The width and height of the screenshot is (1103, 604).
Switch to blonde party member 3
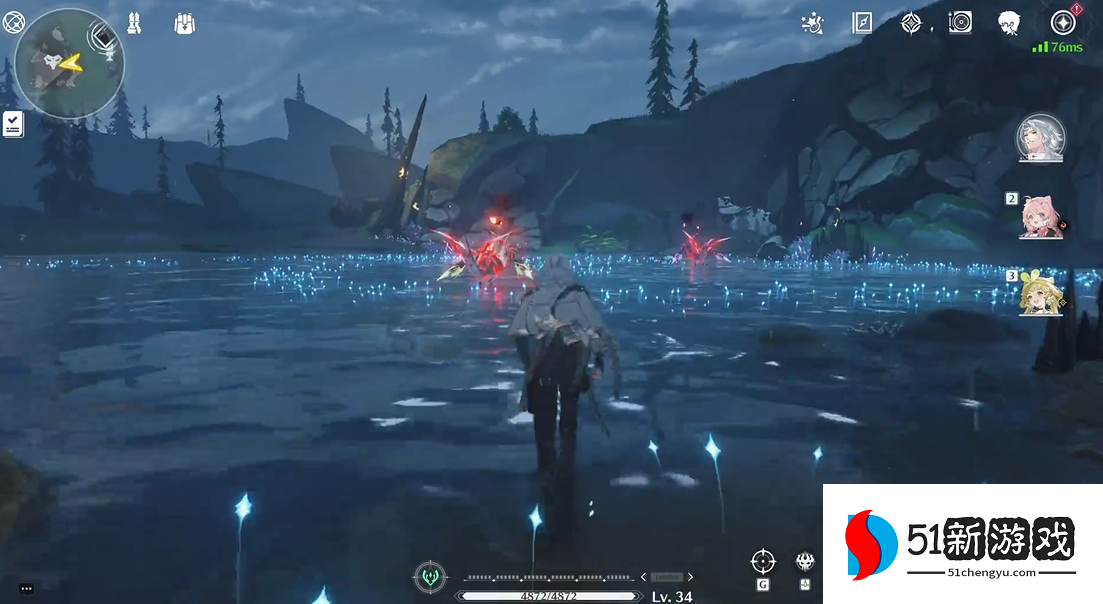click(1037, 294)
